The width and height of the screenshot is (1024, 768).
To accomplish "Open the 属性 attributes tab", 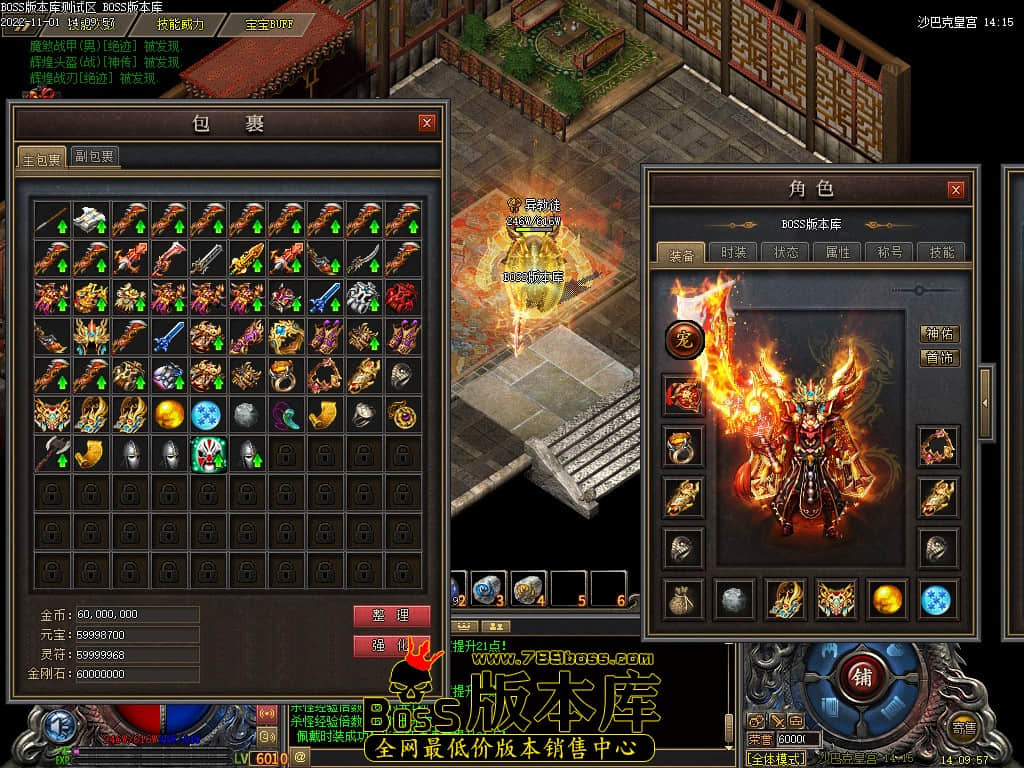I will pyautogui.click(x=837, y=252).
